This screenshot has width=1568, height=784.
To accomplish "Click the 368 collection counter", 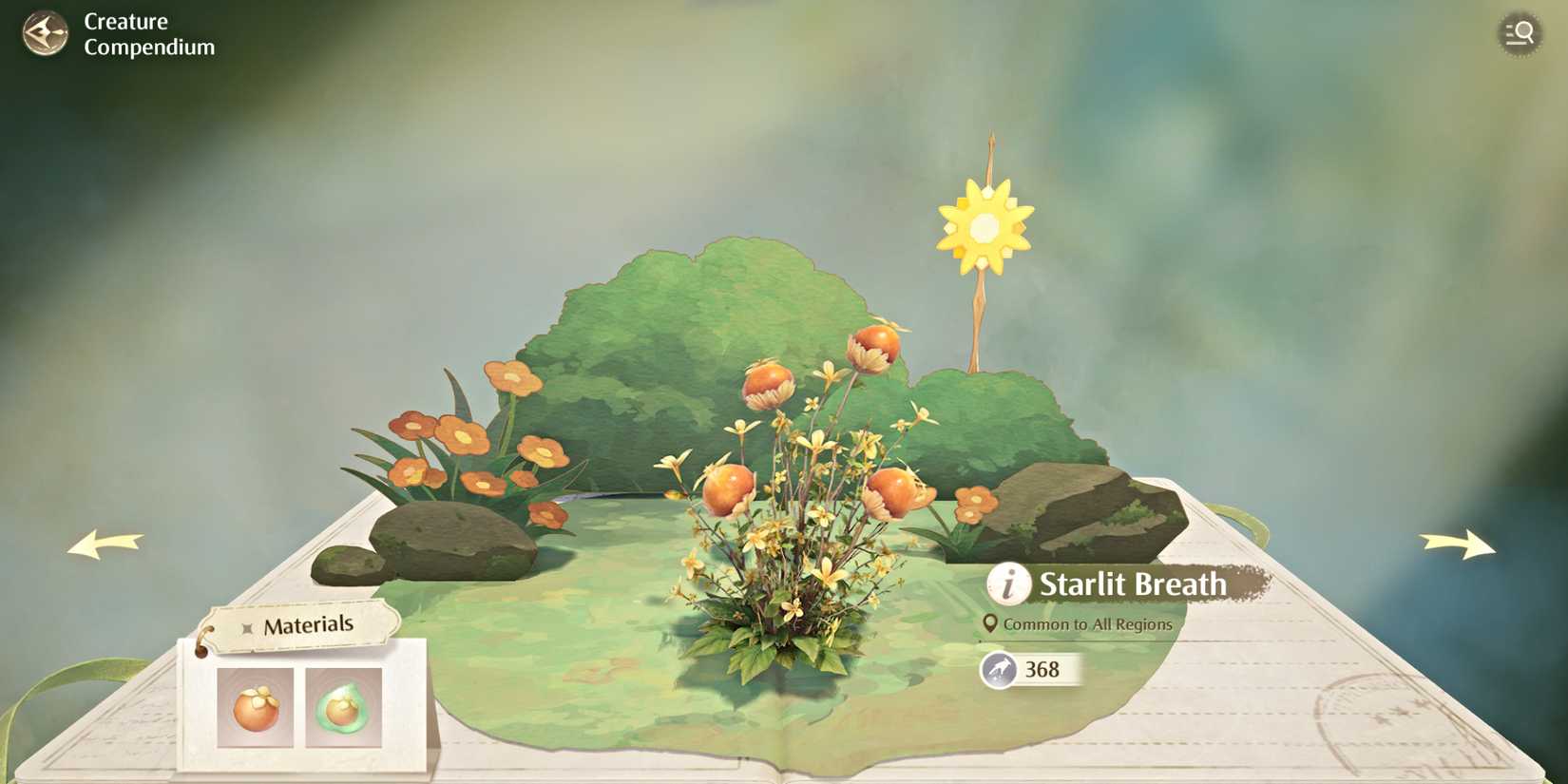I will click(1043, 669).
